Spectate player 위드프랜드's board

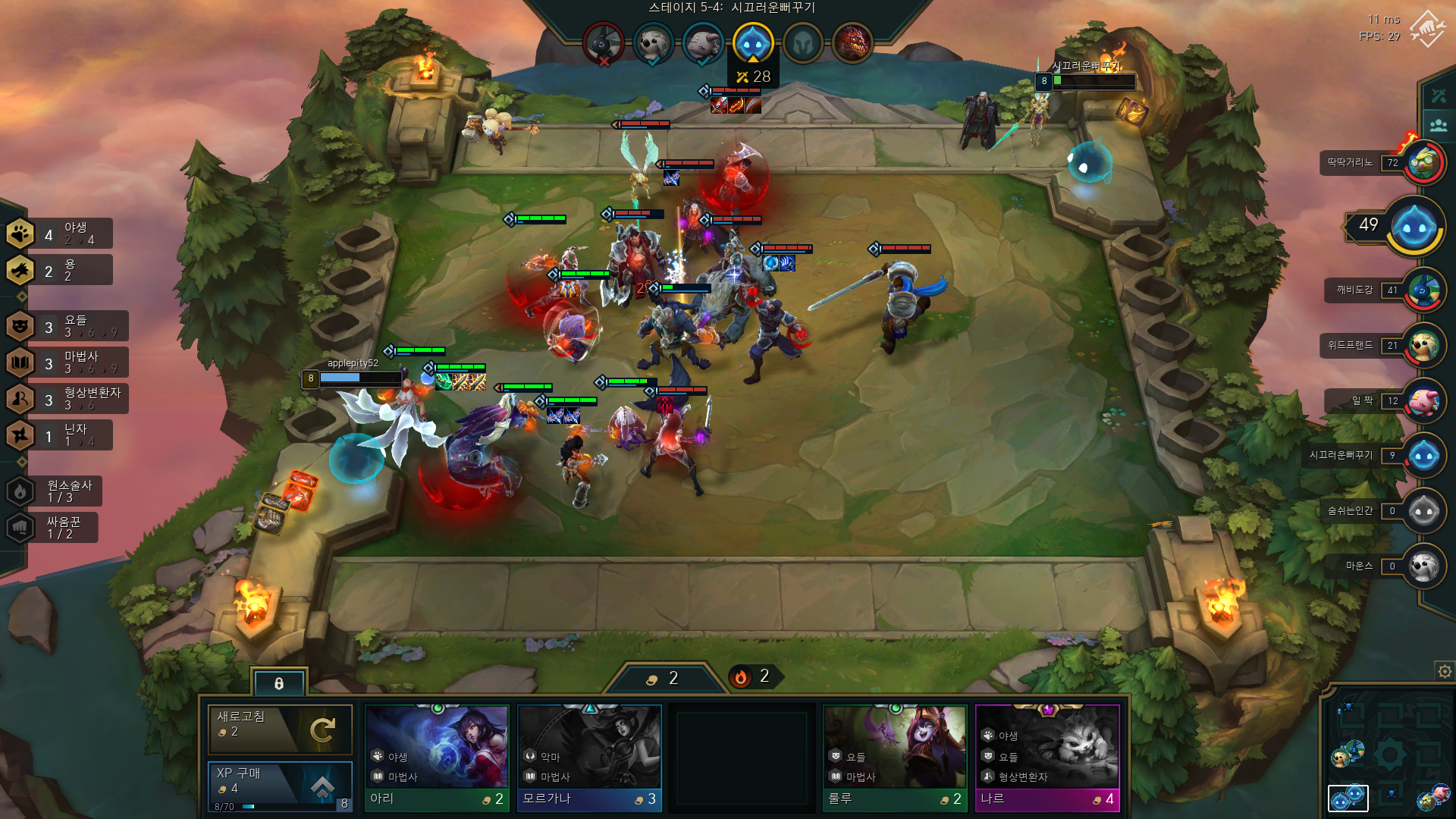pos(1423,346)
